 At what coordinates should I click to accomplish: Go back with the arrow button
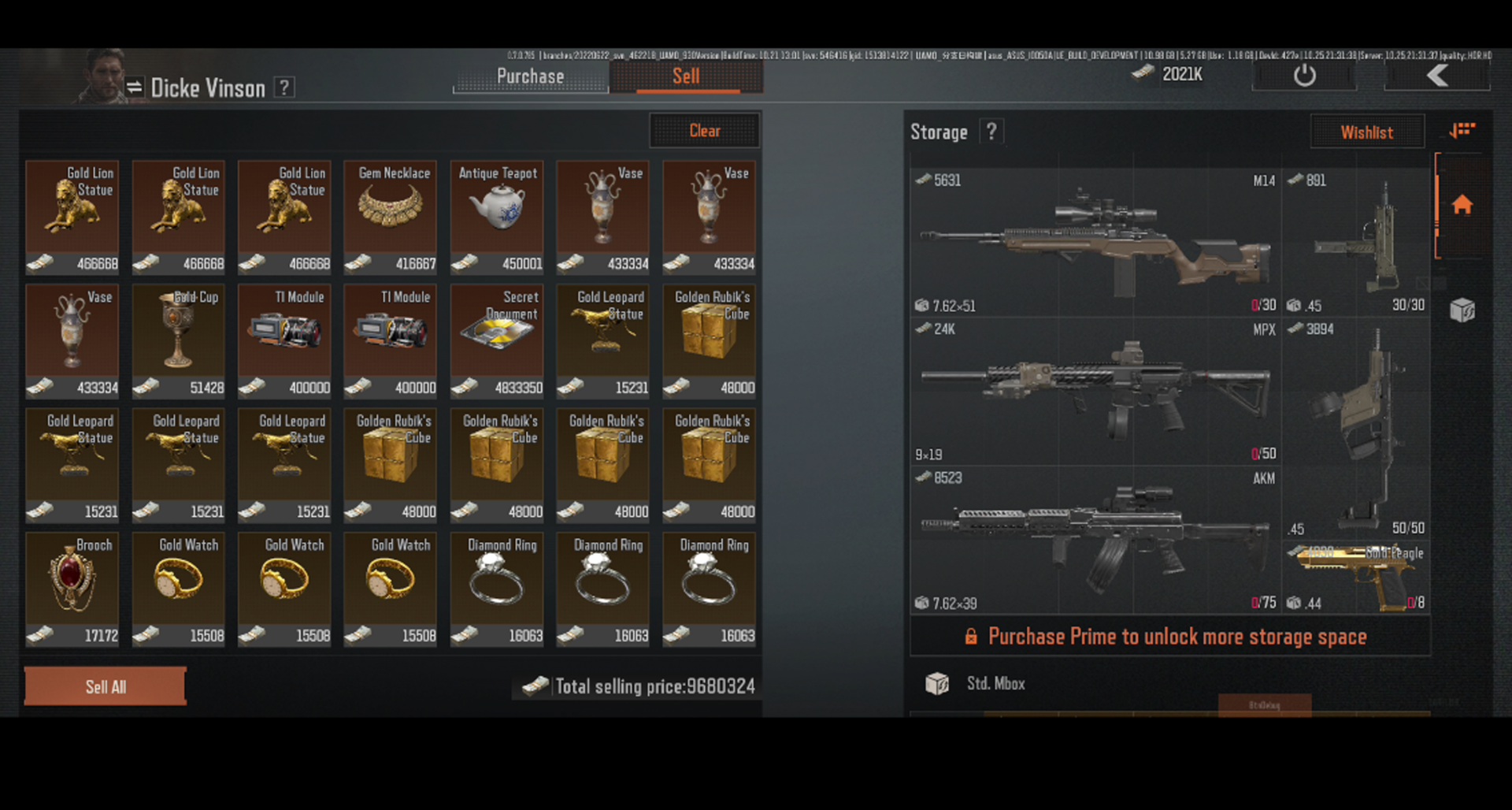pyautogui.click(x=1437, y=76)
